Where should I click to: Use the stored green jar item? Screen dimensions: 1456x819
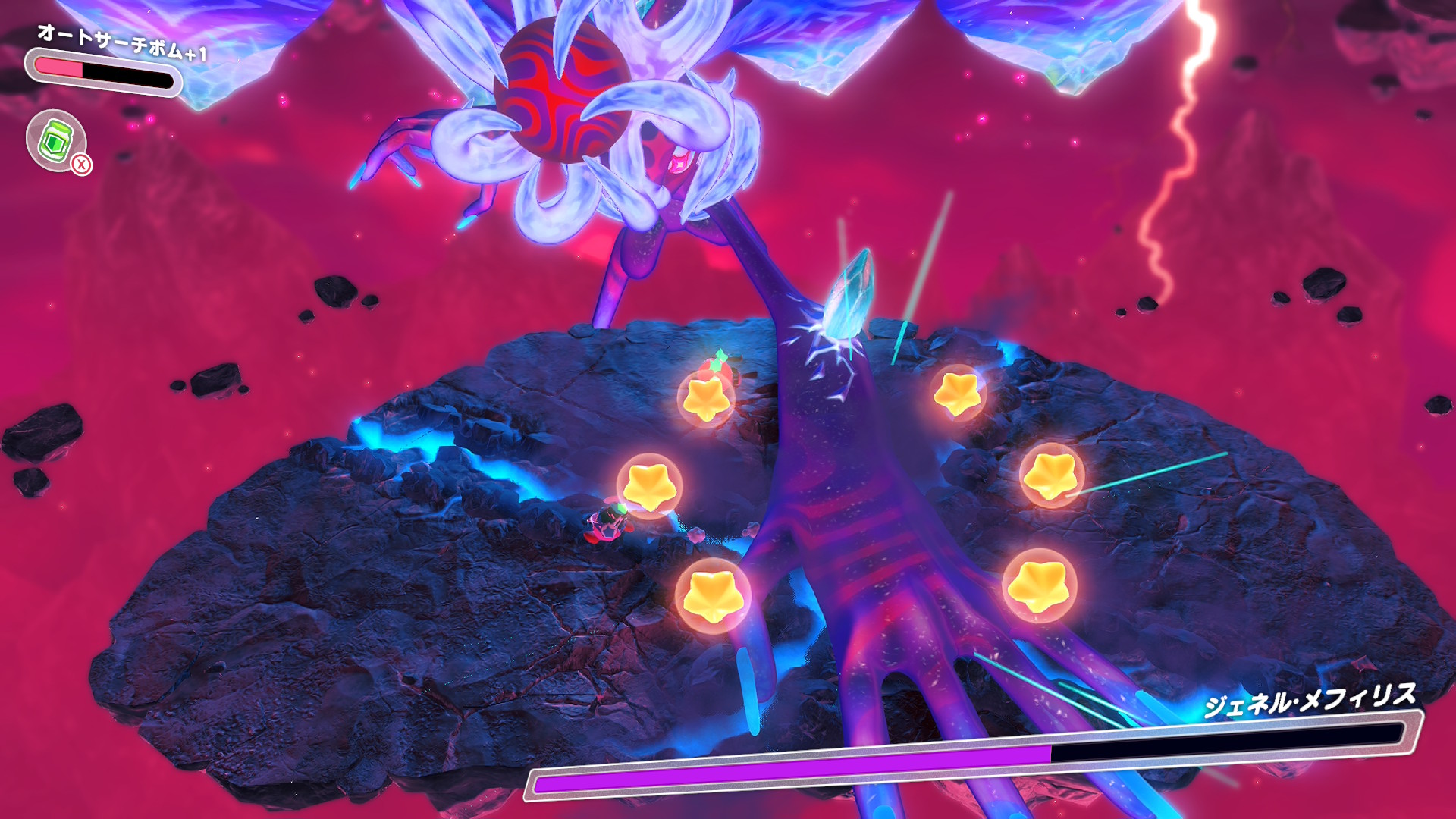57,140
